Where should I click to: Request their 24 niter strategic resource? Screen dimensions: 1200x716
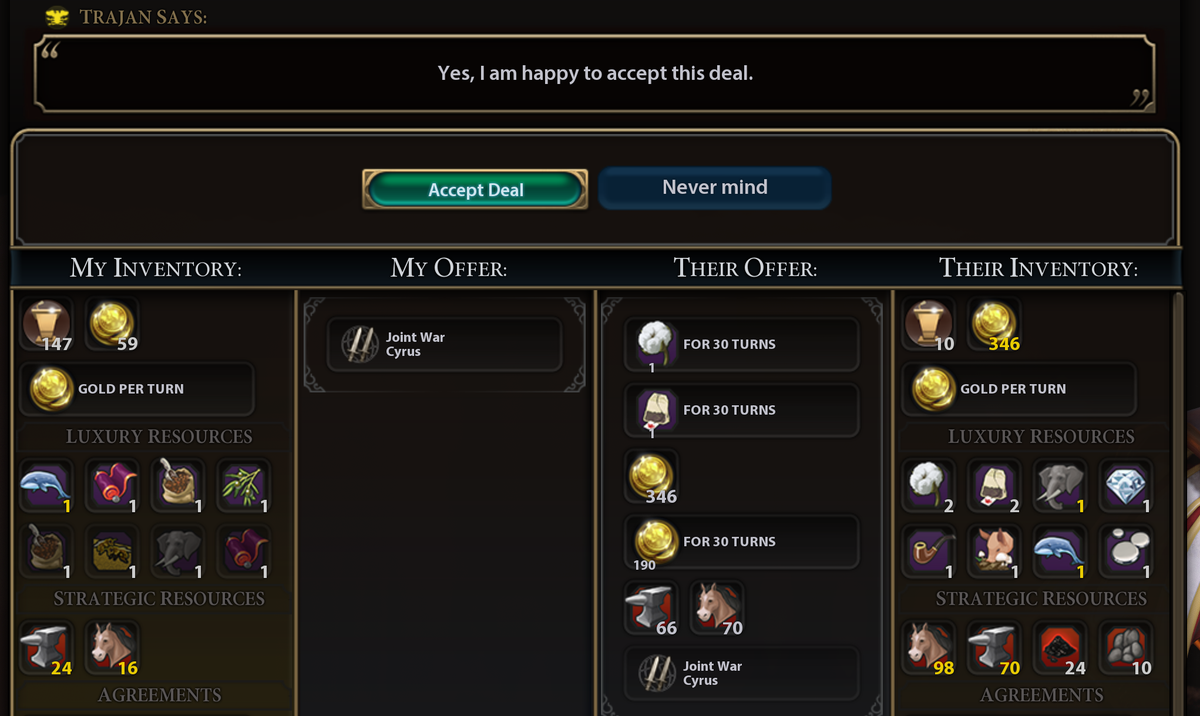tap(1060, 647)
